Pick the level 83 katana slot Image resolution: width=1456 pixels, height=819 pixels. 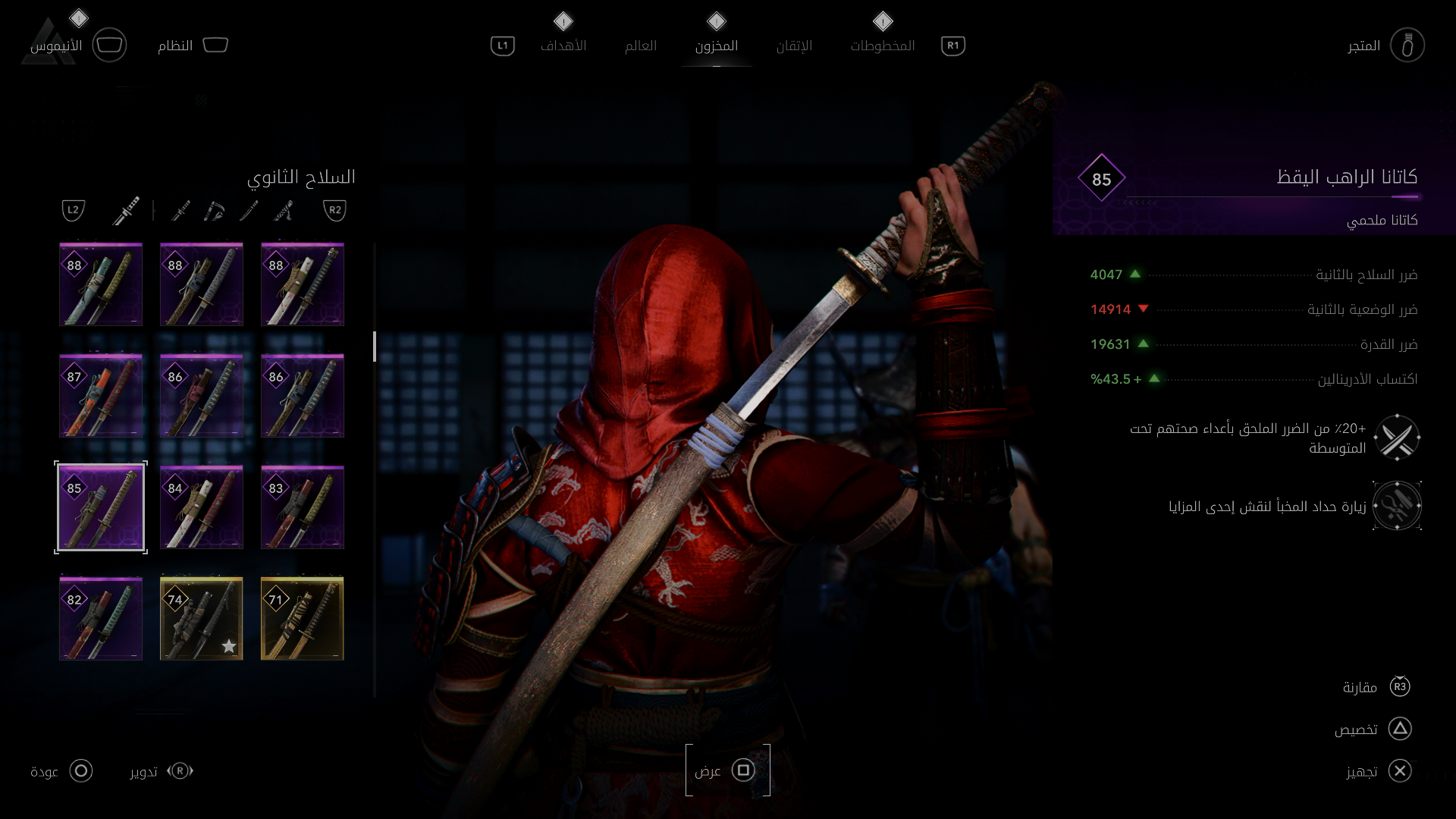(x=303, y=507)
